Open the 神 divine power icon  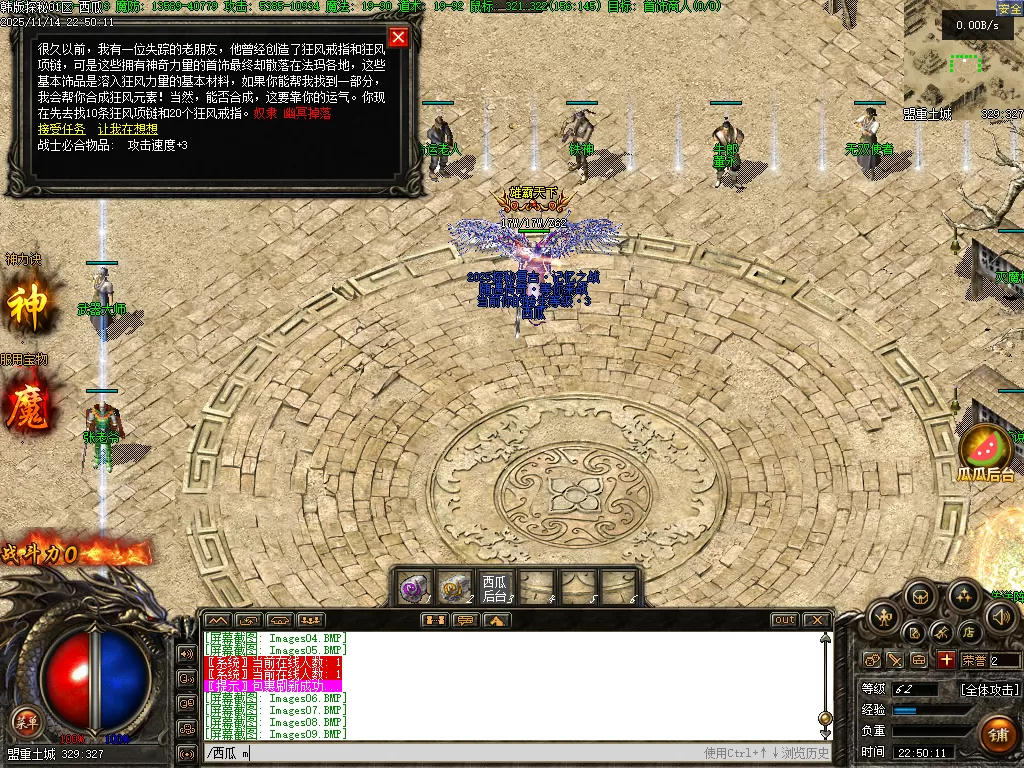pyautogui.click(x=27, y=307)
